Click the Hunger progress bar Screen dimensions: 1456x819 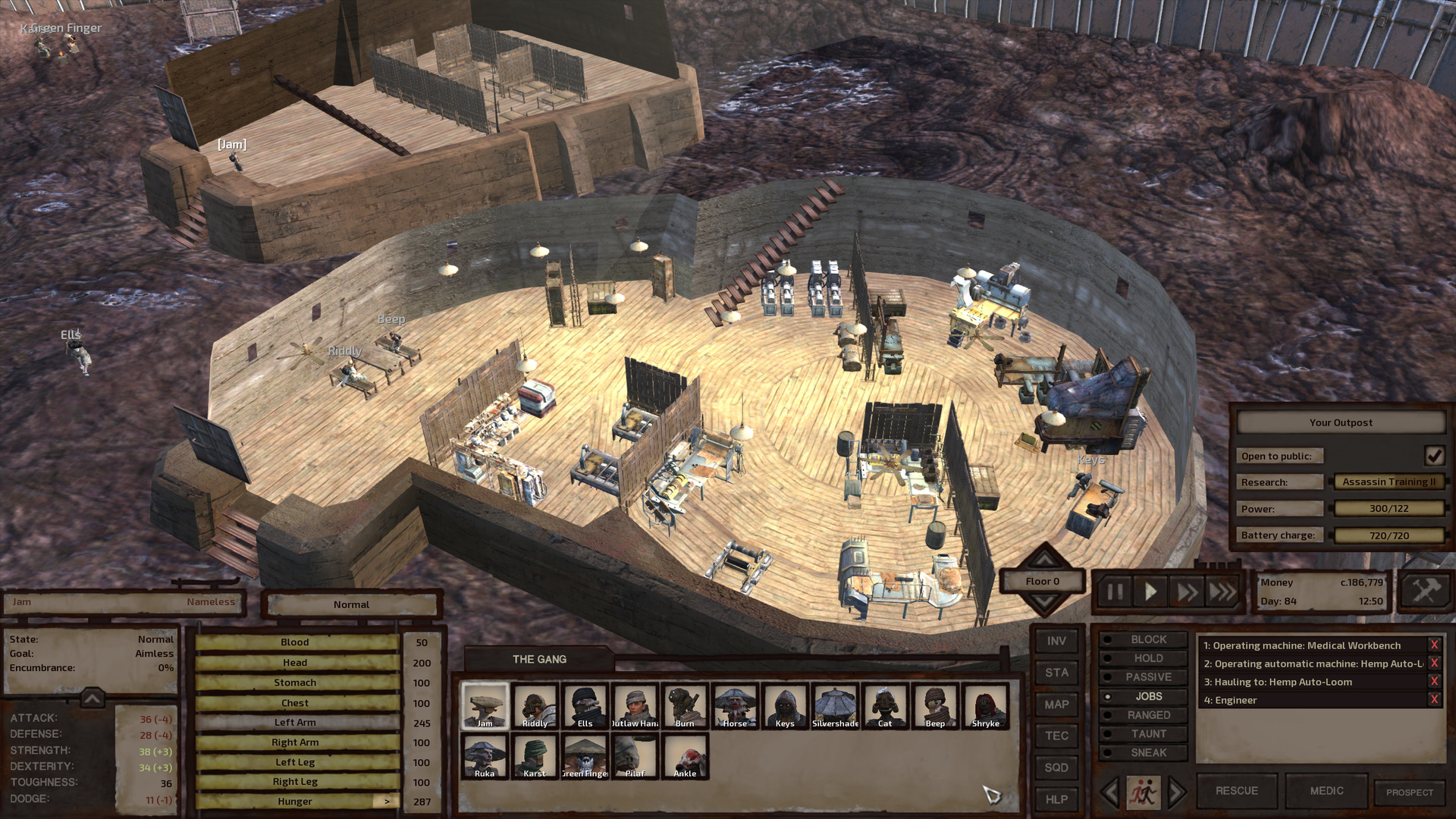point(296,801)
